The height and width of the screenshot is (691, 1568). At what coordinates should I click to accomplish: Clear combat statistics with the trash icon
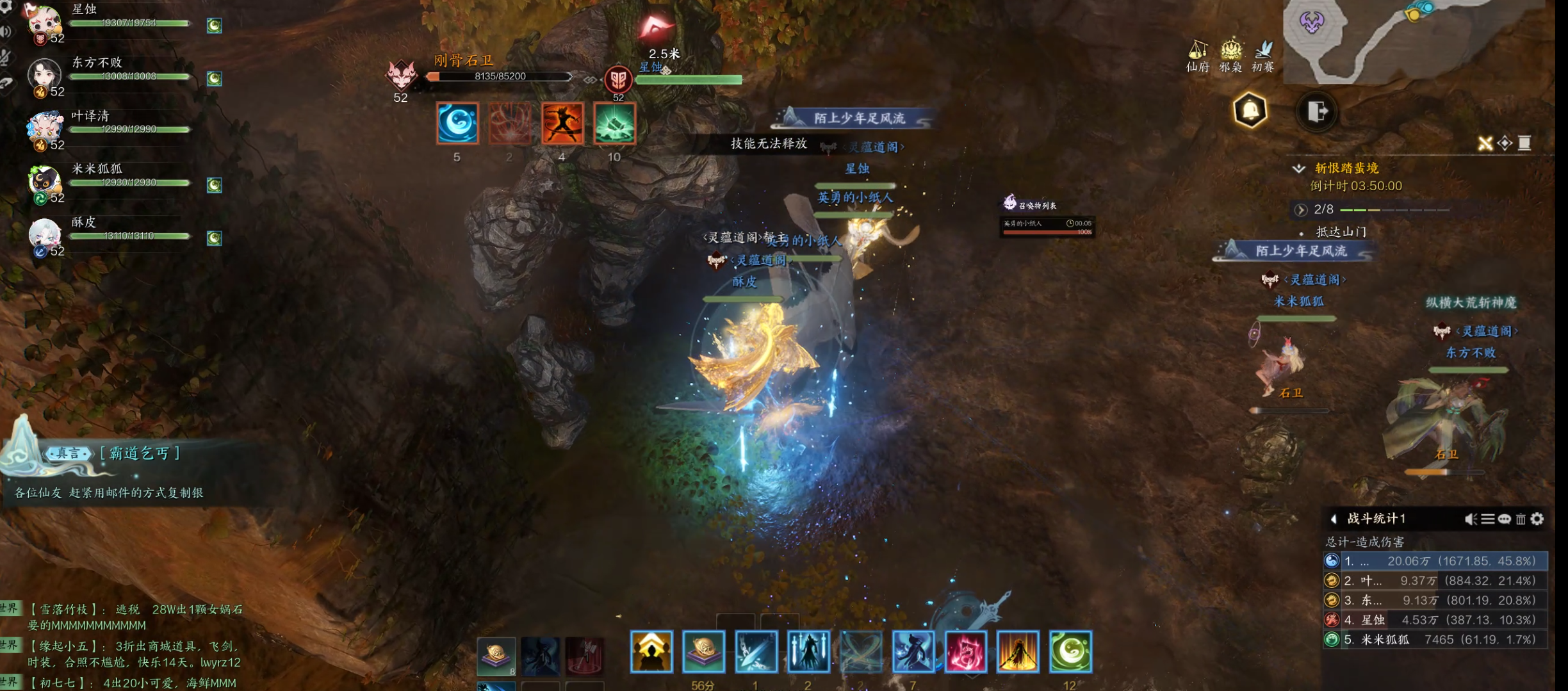tap(1521, 519)
